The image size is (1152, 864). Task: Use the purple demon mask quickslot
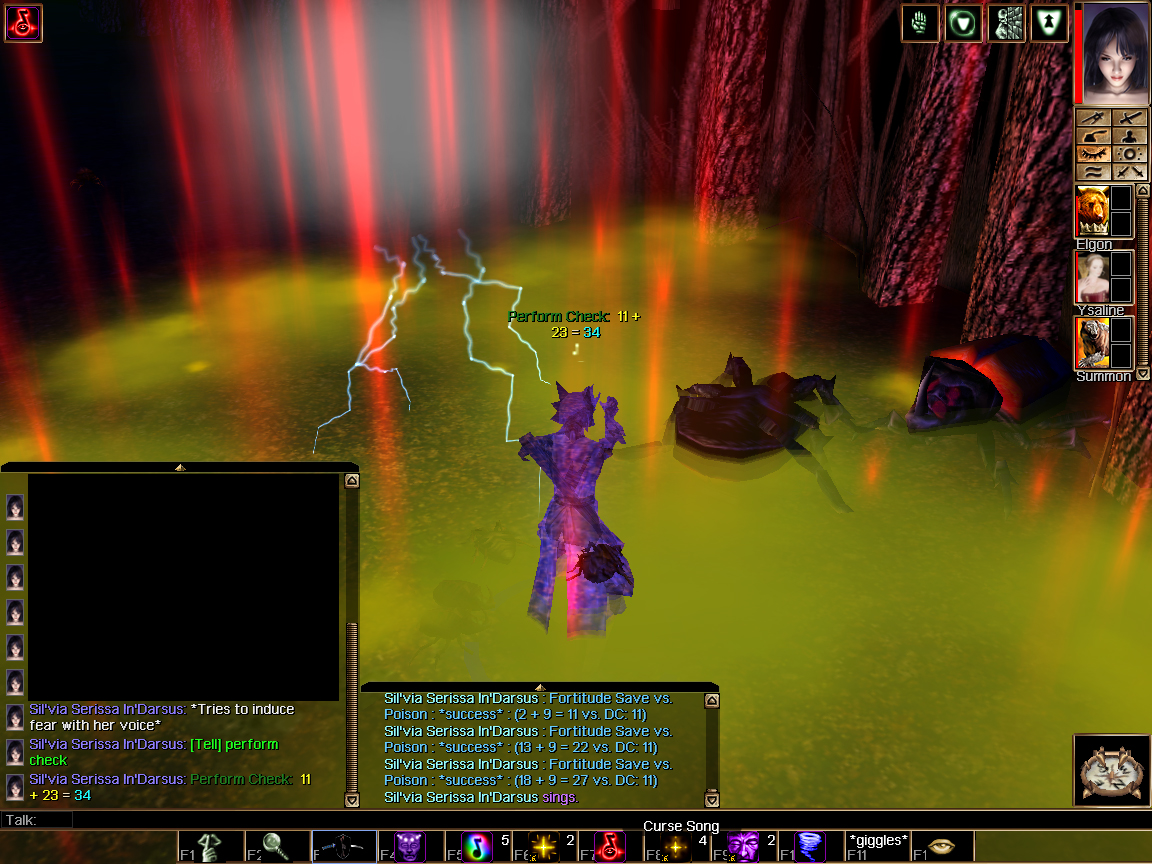(410, 847)
